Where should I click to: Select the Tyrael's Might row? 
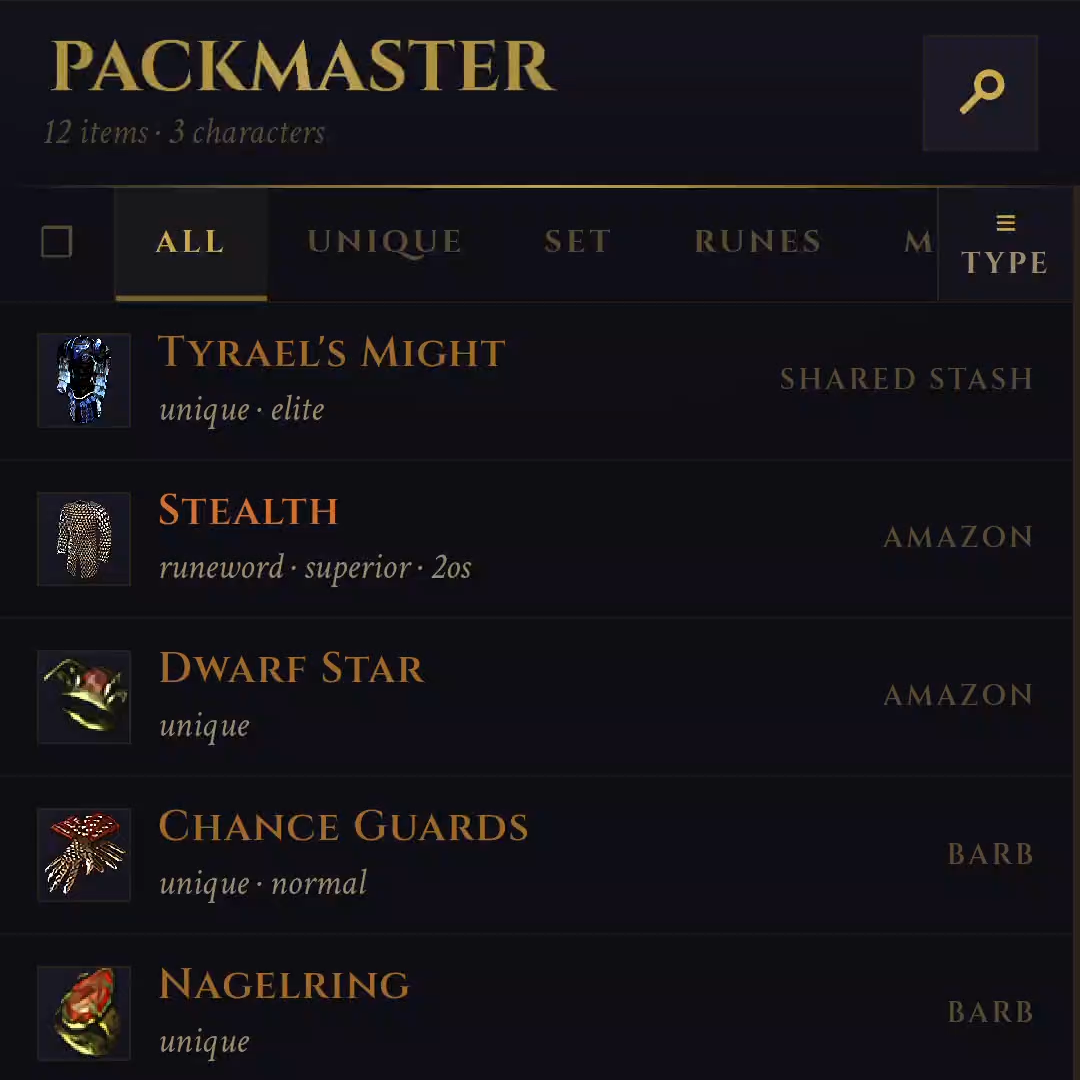(540, 380)
